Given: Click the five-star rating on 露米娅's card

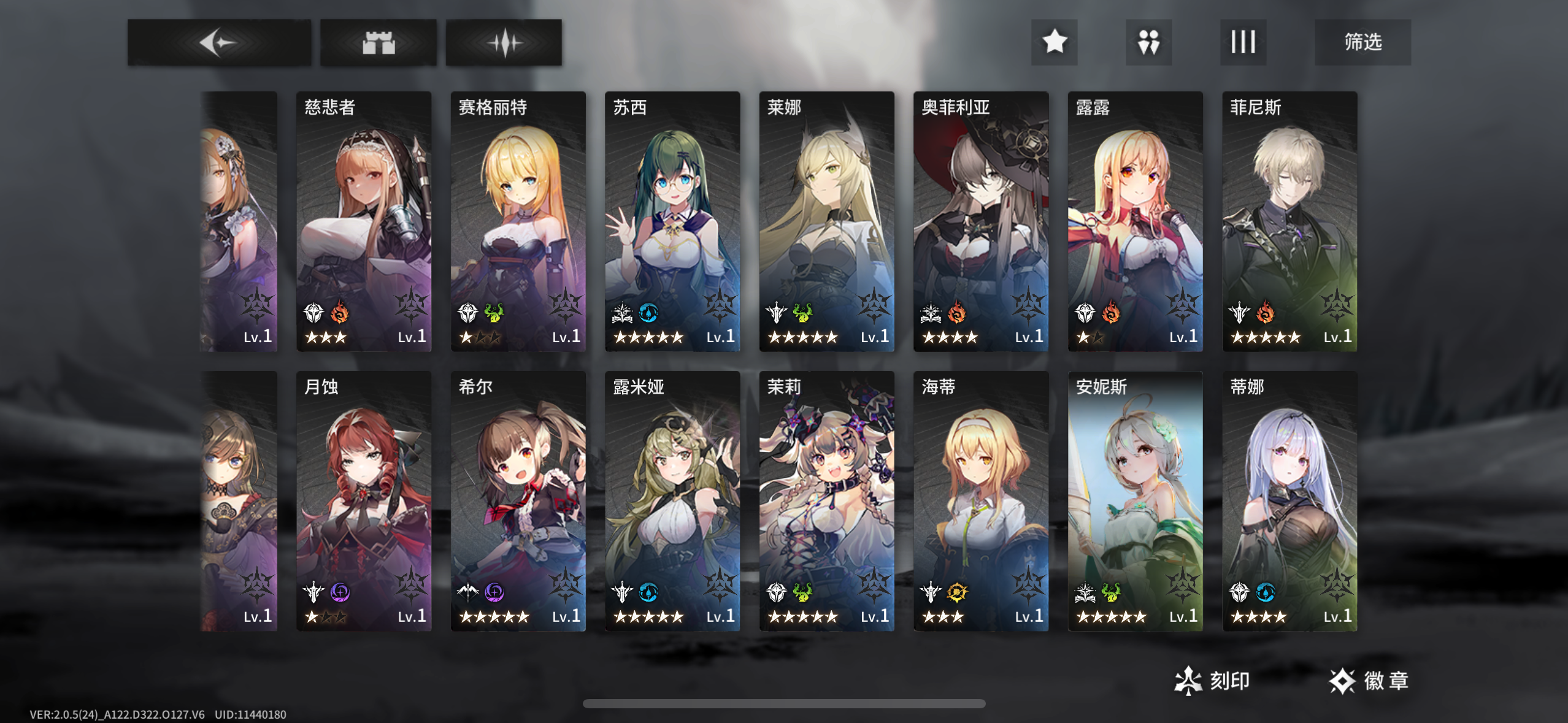Looking at the screenshot, I should (x=650, y=617).
